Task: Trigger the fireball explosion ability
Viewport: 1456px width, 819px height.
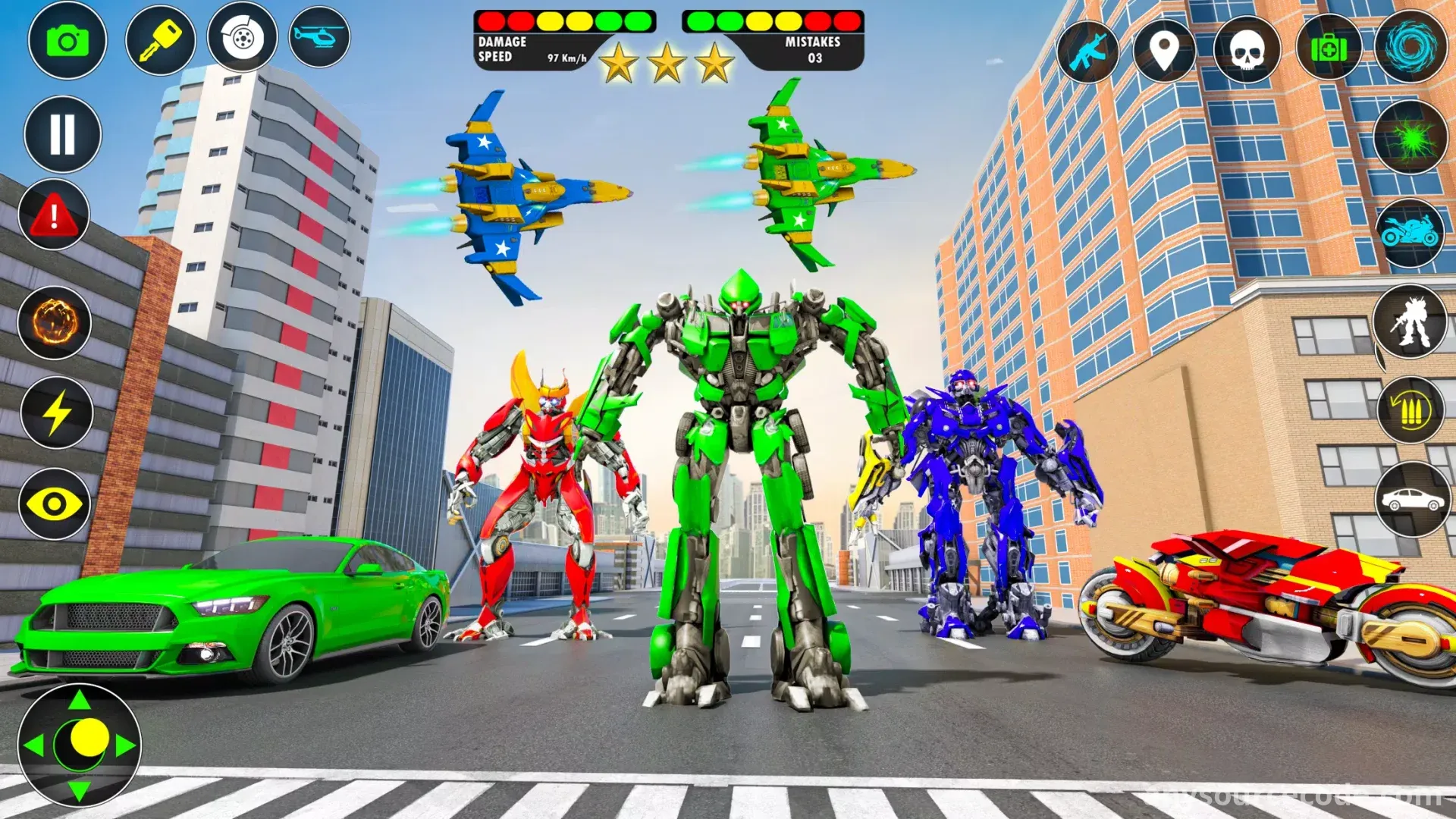Action: coord(55,322)
